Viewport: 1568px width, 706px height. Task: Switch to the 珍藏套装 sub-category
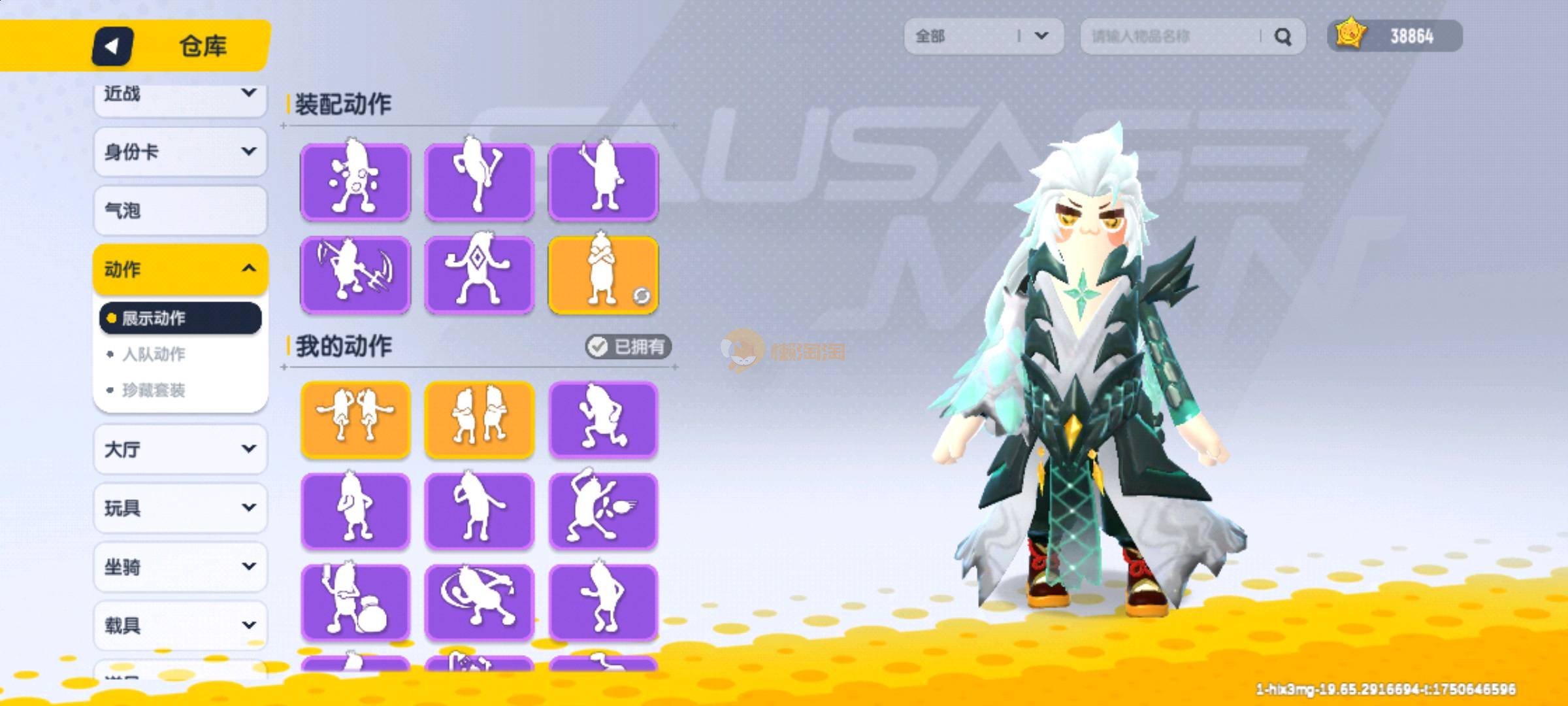tap(154, 390)
